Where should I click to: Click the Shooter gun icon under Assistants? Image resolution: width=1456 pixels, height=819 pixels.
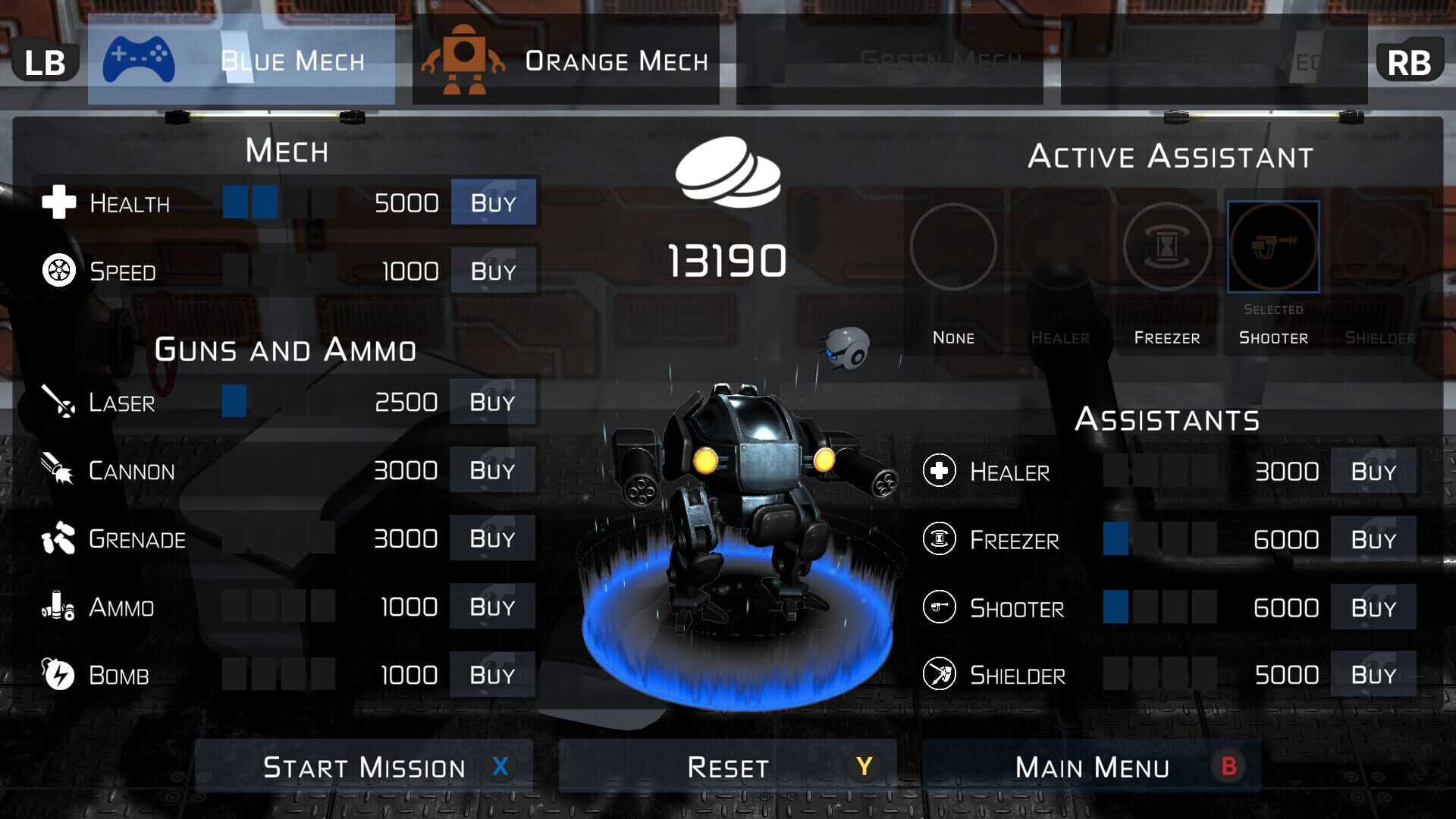click(940, 607)
